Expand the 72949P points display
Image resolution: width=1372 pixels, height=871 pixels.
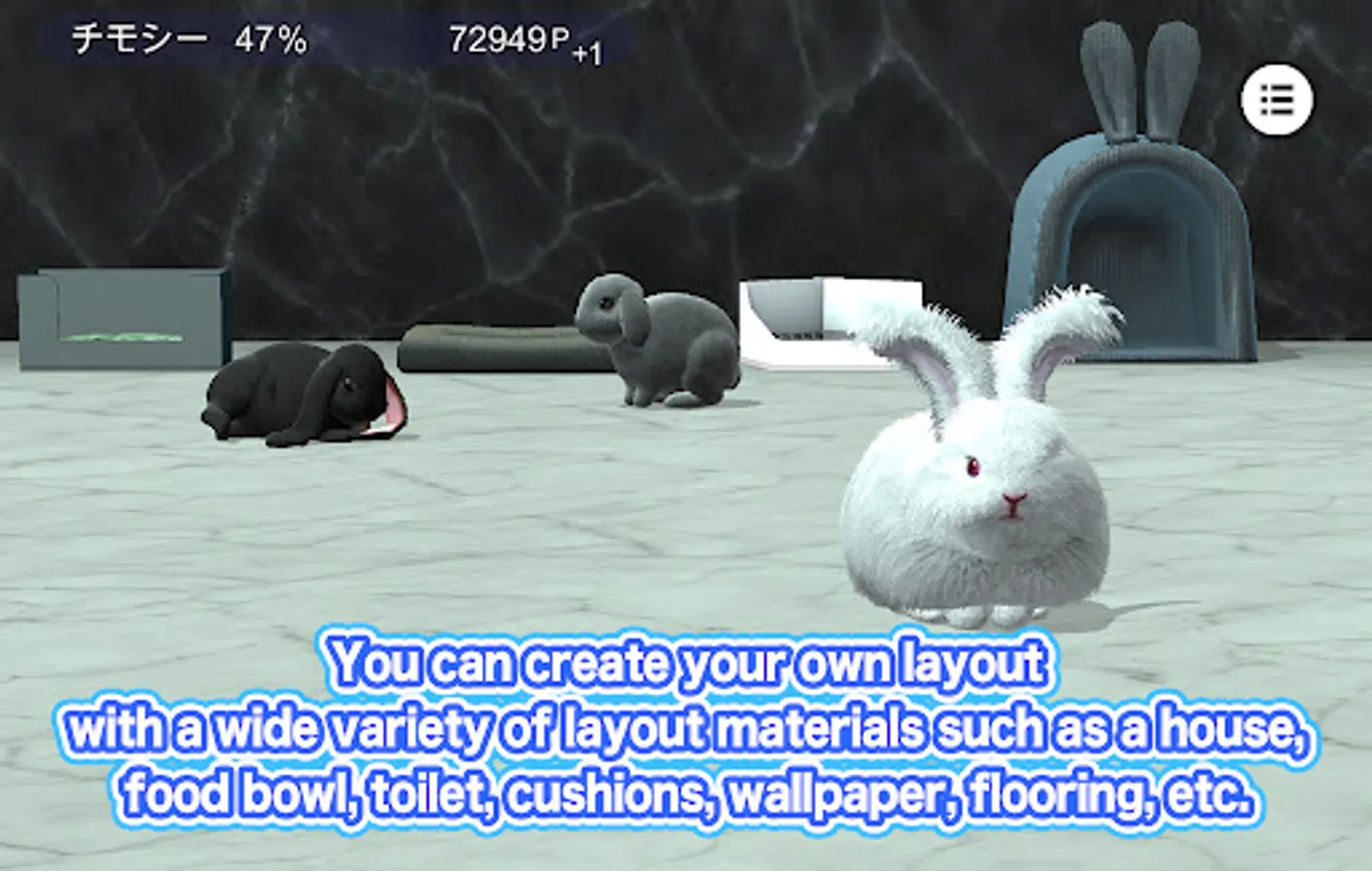(508, 39)
